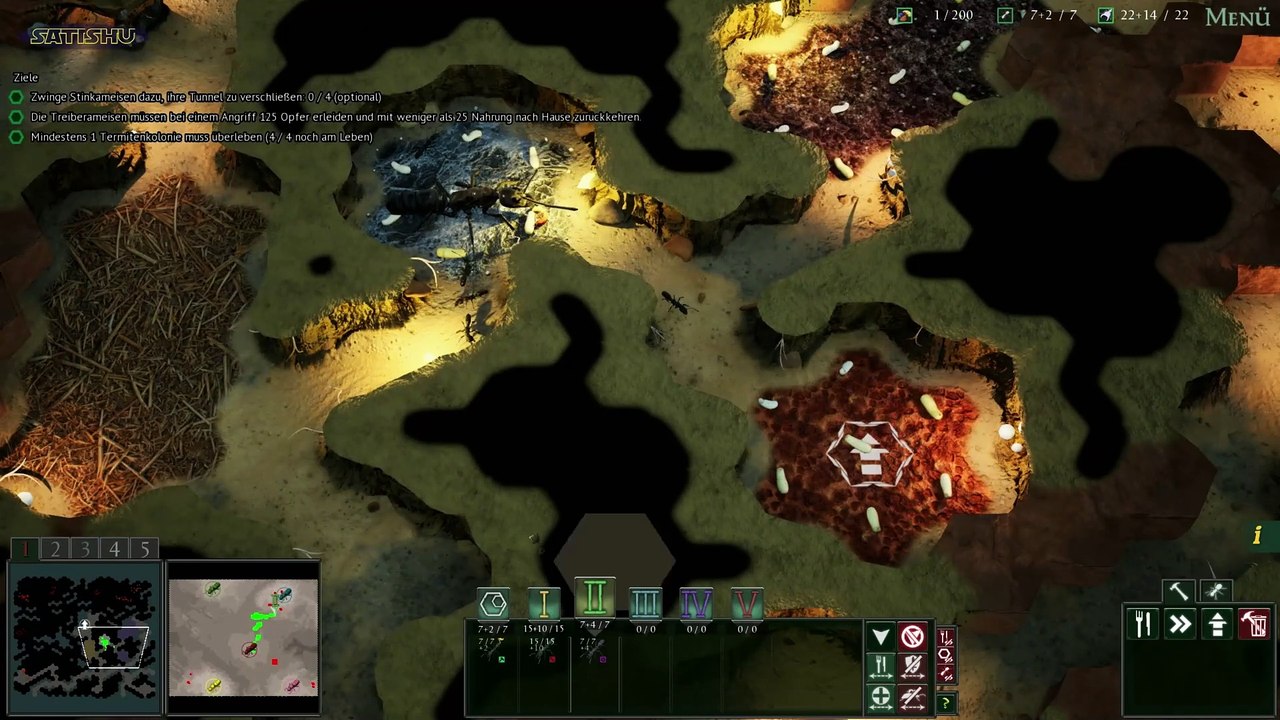Viewport: 1280px width, 720px height.
Task: Toggle the hammer and trash demolish tool
Action: pos(1254,624)
